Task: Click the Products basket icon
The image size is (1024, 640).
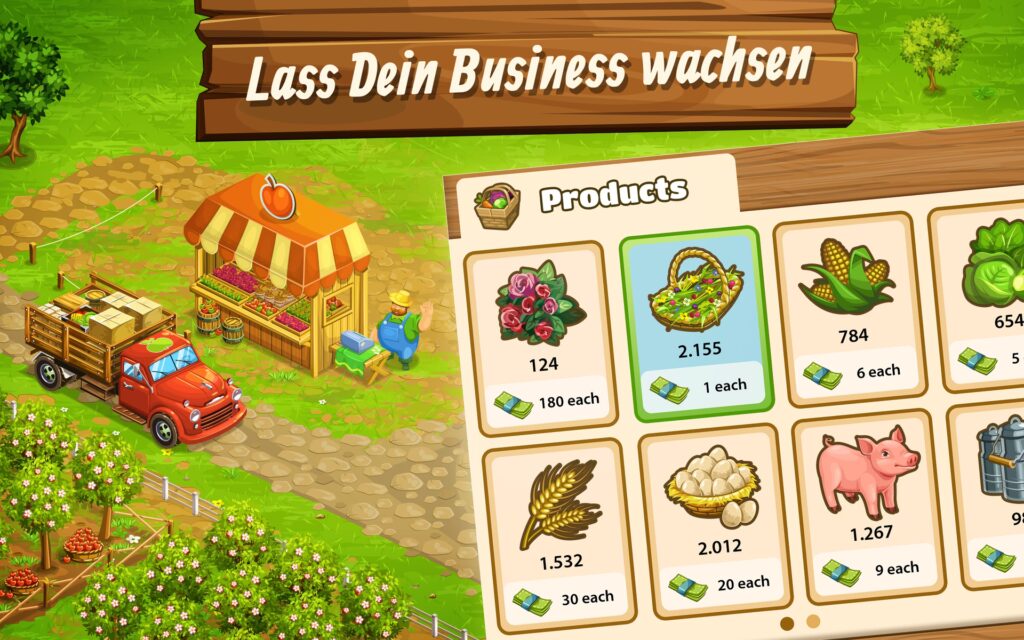Action: click(x=497, y=204)
